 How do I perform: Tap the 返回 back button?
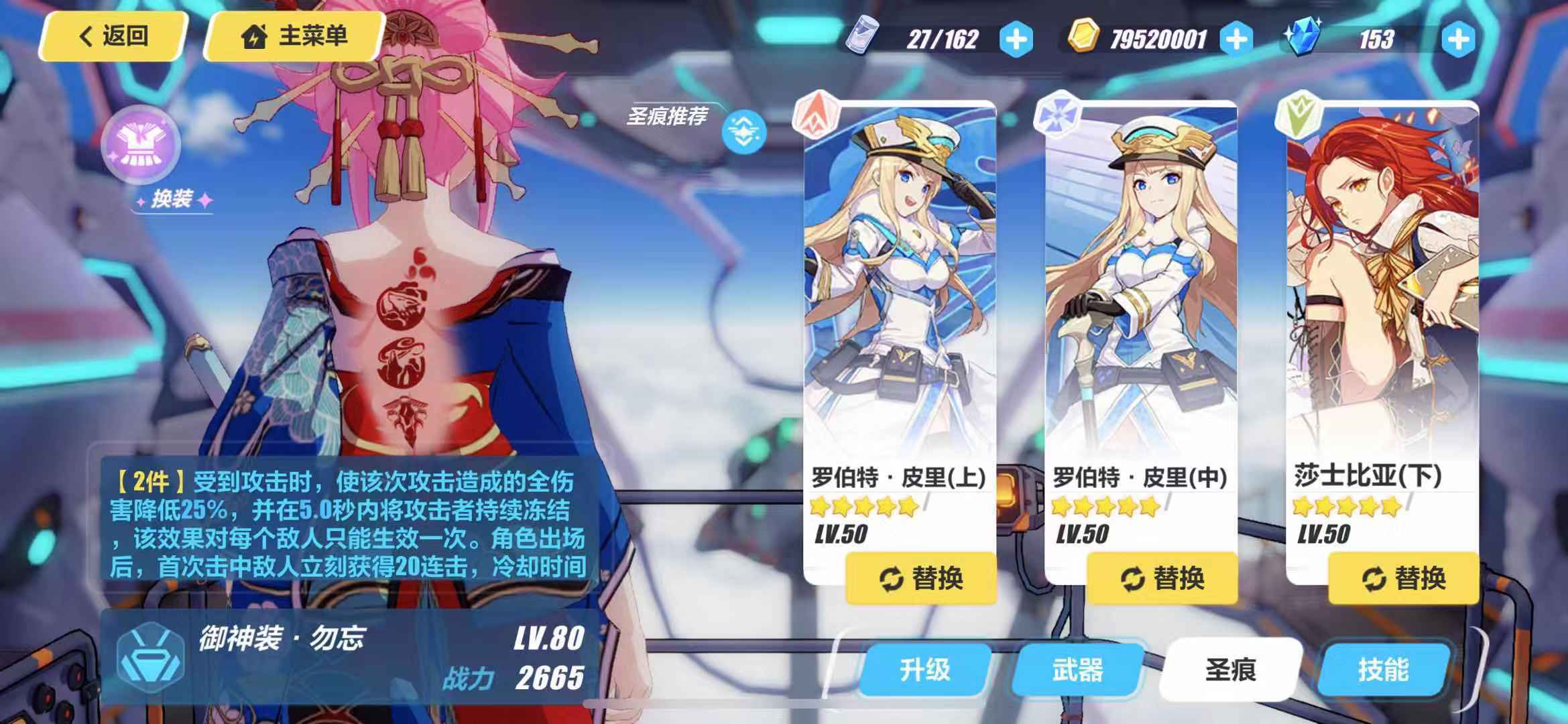pos(111,37)
